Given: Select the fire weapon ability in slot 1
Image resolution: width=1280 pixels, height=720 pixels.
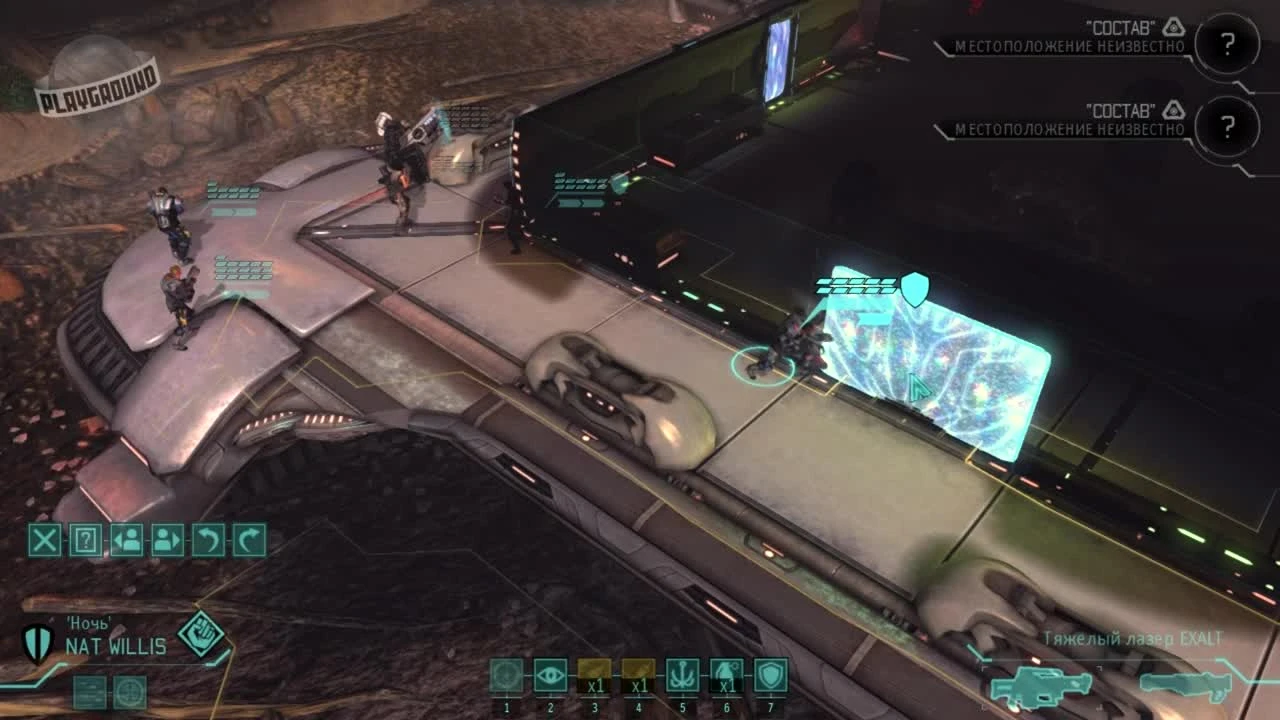Looking at the screenshot, I should click(x=507, y=676).
